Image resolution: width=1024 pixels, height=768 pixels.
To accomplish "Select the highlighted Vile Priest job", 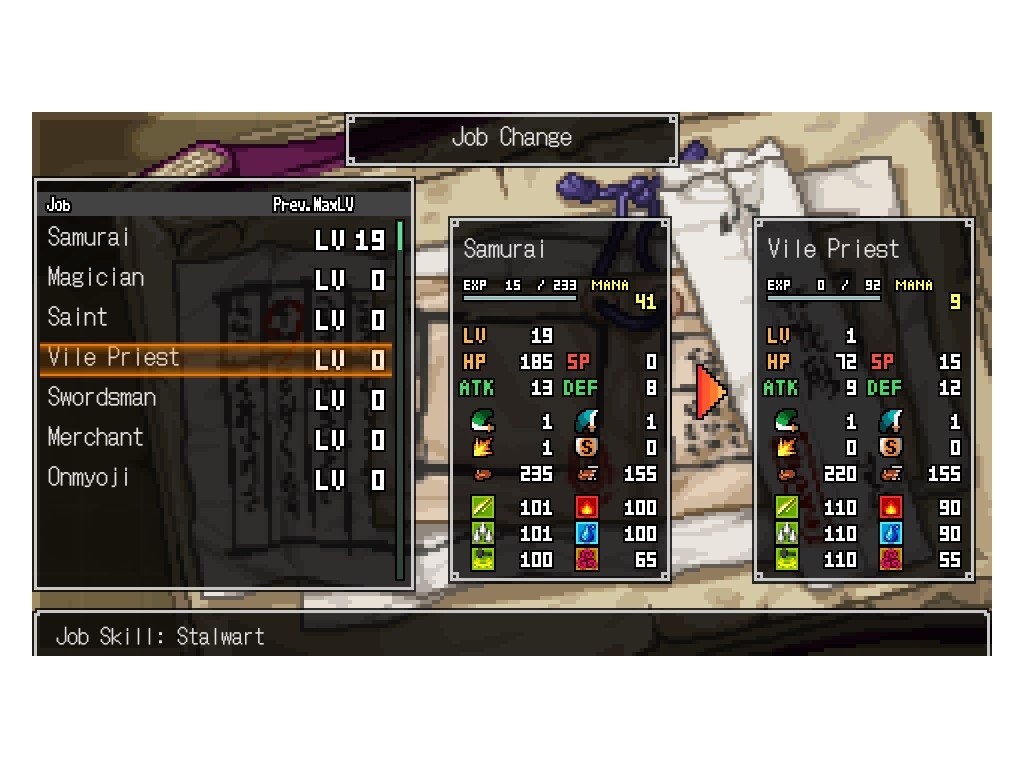I will coord(215,359).
